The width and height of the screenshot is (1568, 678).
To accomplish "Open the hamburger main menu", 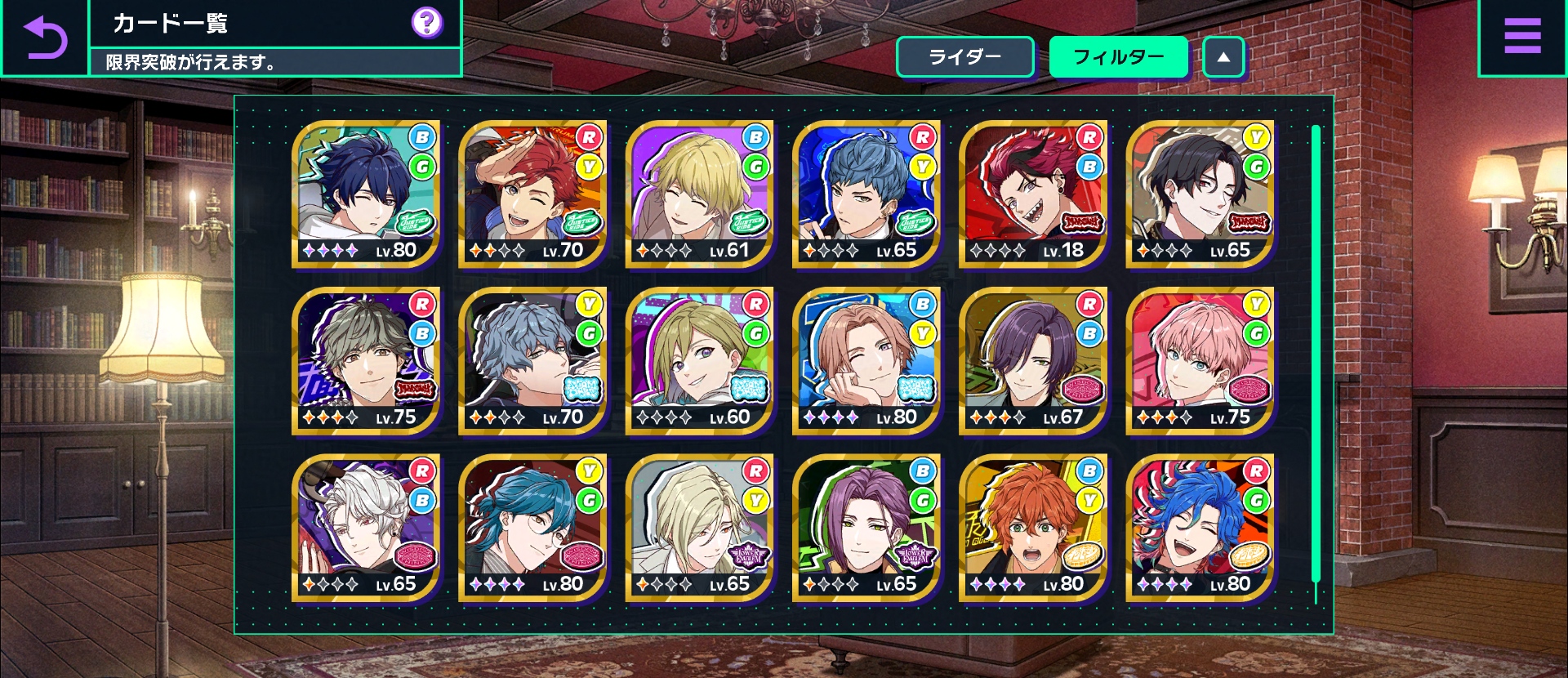I will (1521, 38).
